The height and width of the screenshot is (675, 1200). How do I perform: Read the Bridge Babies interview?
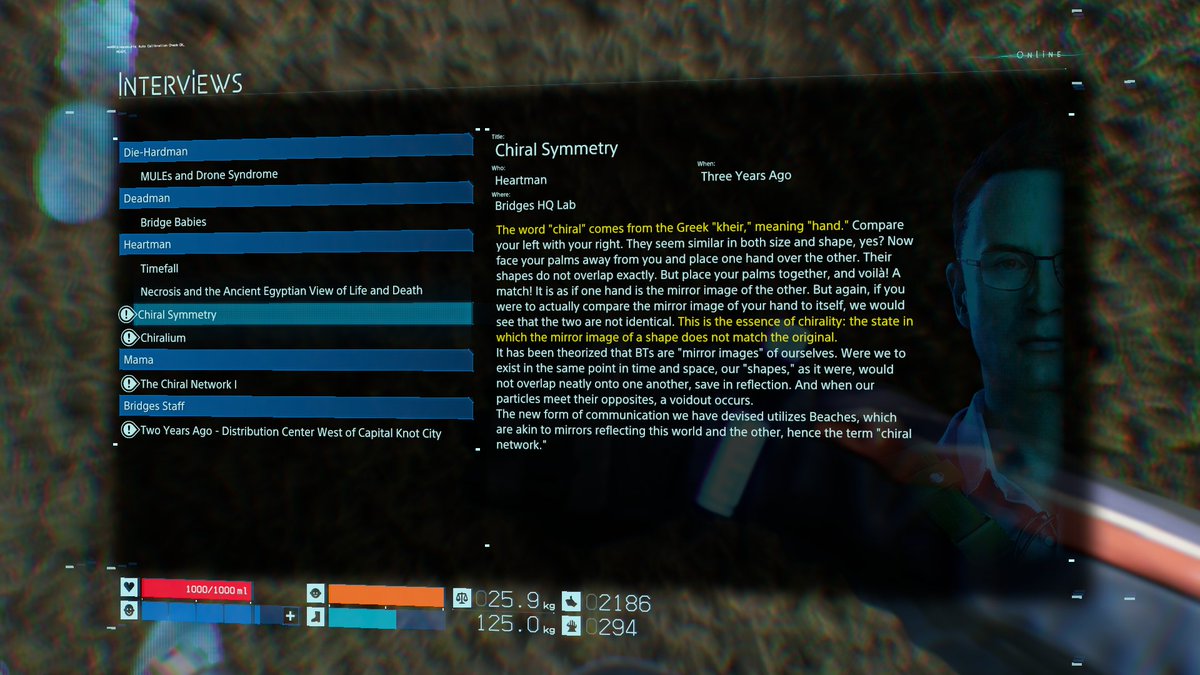point(173,222)
